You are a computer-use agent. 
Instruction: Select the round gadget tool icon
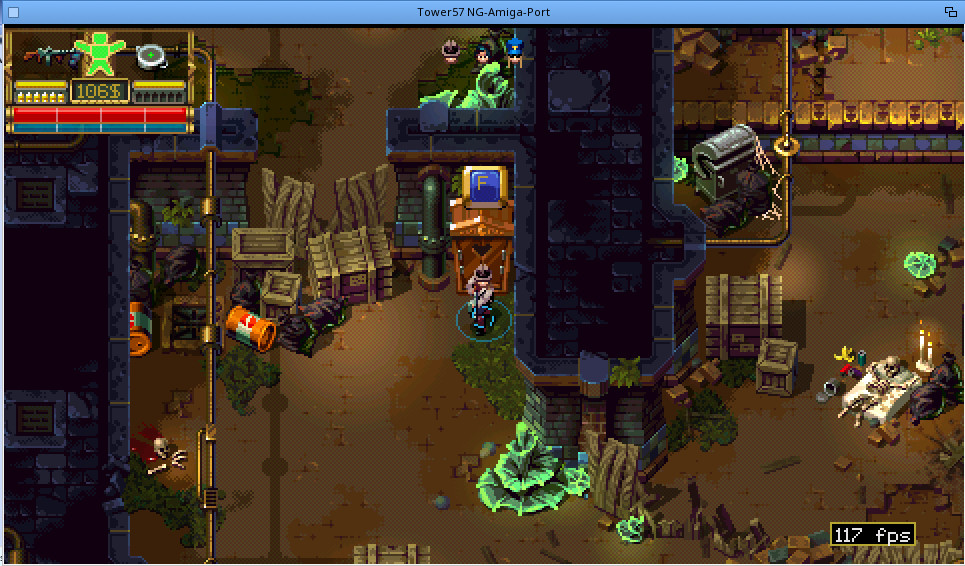(x=153, y=56)
